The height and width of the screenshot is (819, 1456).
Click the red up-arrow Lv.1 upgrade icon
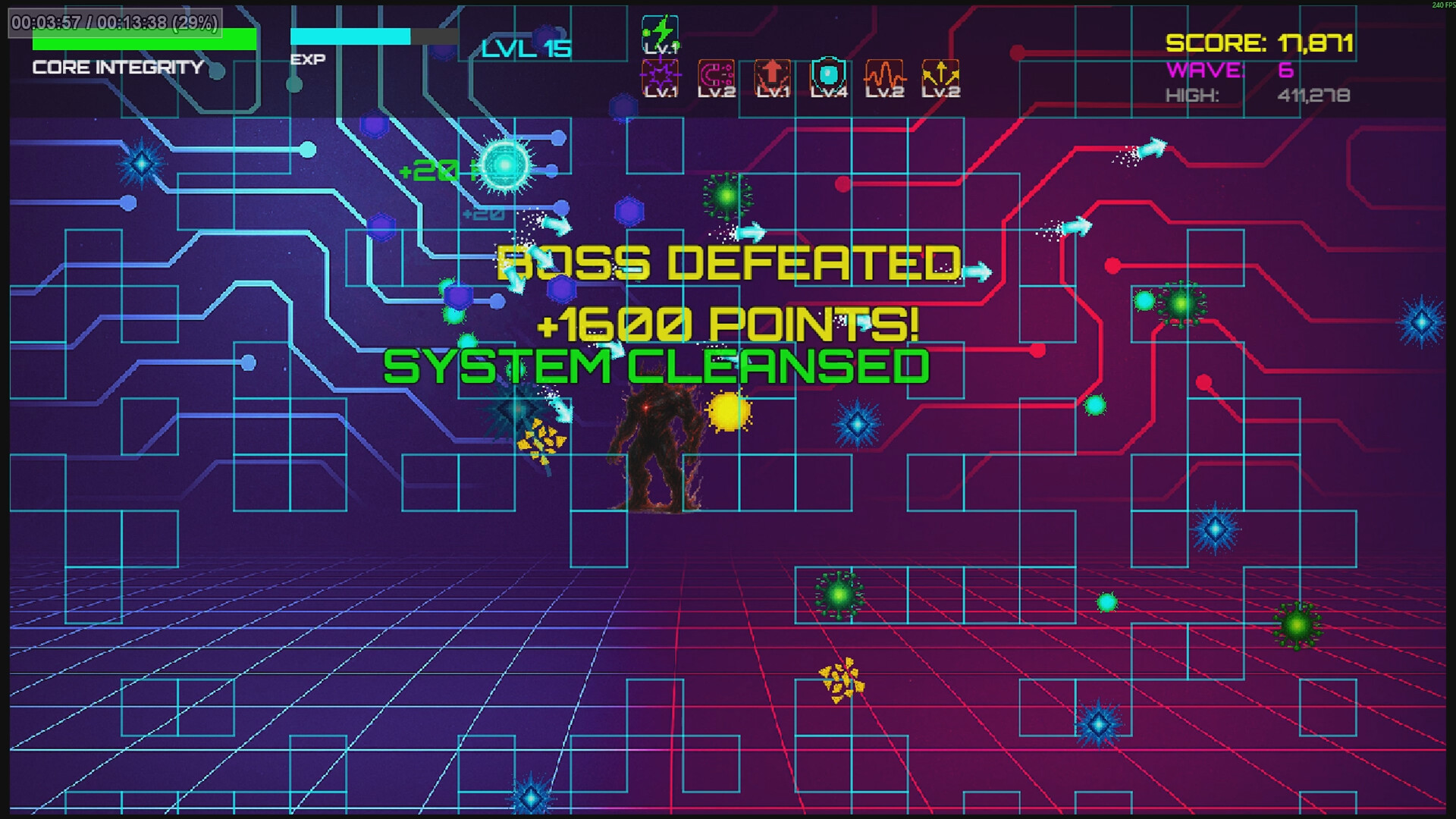pos(771,76)
